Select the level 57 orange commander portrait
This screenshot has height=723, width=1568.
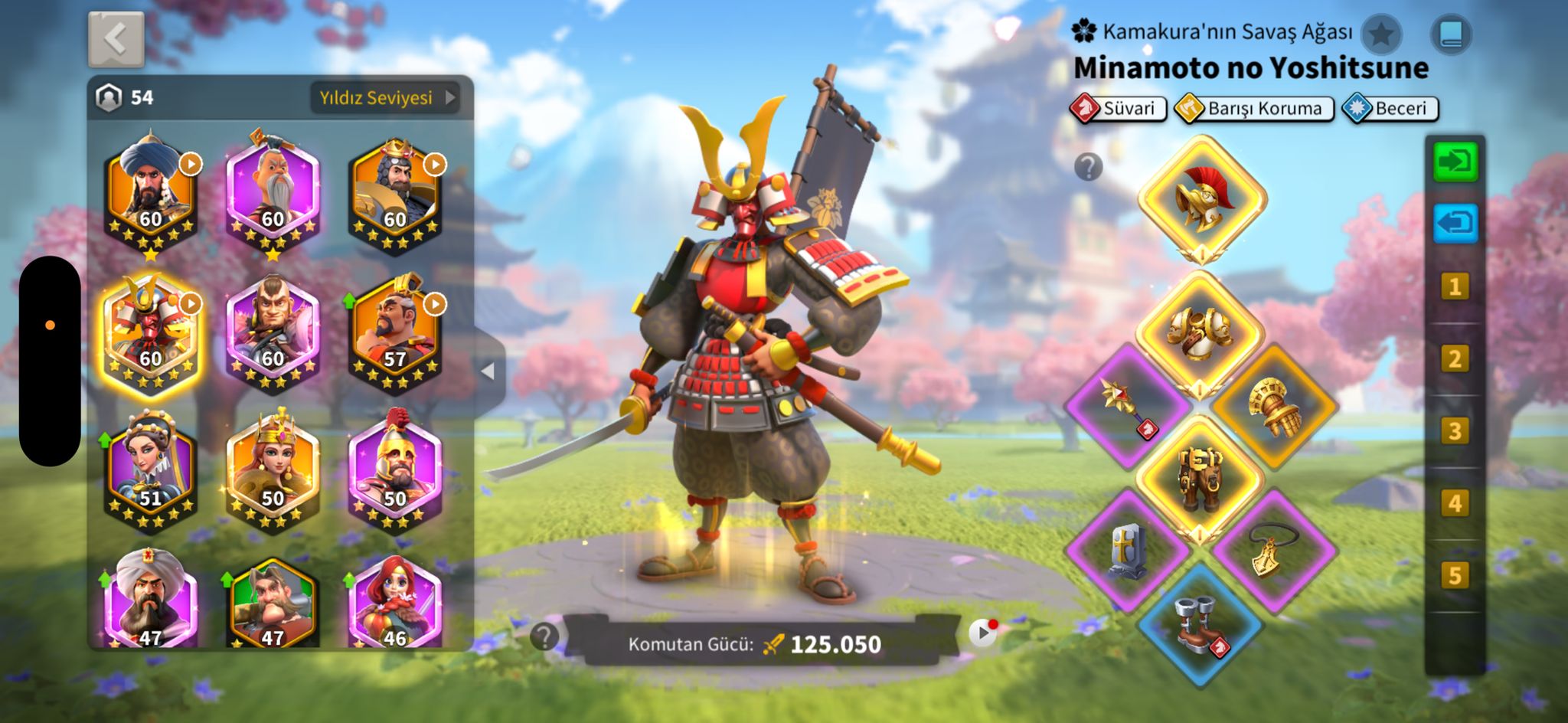click(x=395, y=331)
